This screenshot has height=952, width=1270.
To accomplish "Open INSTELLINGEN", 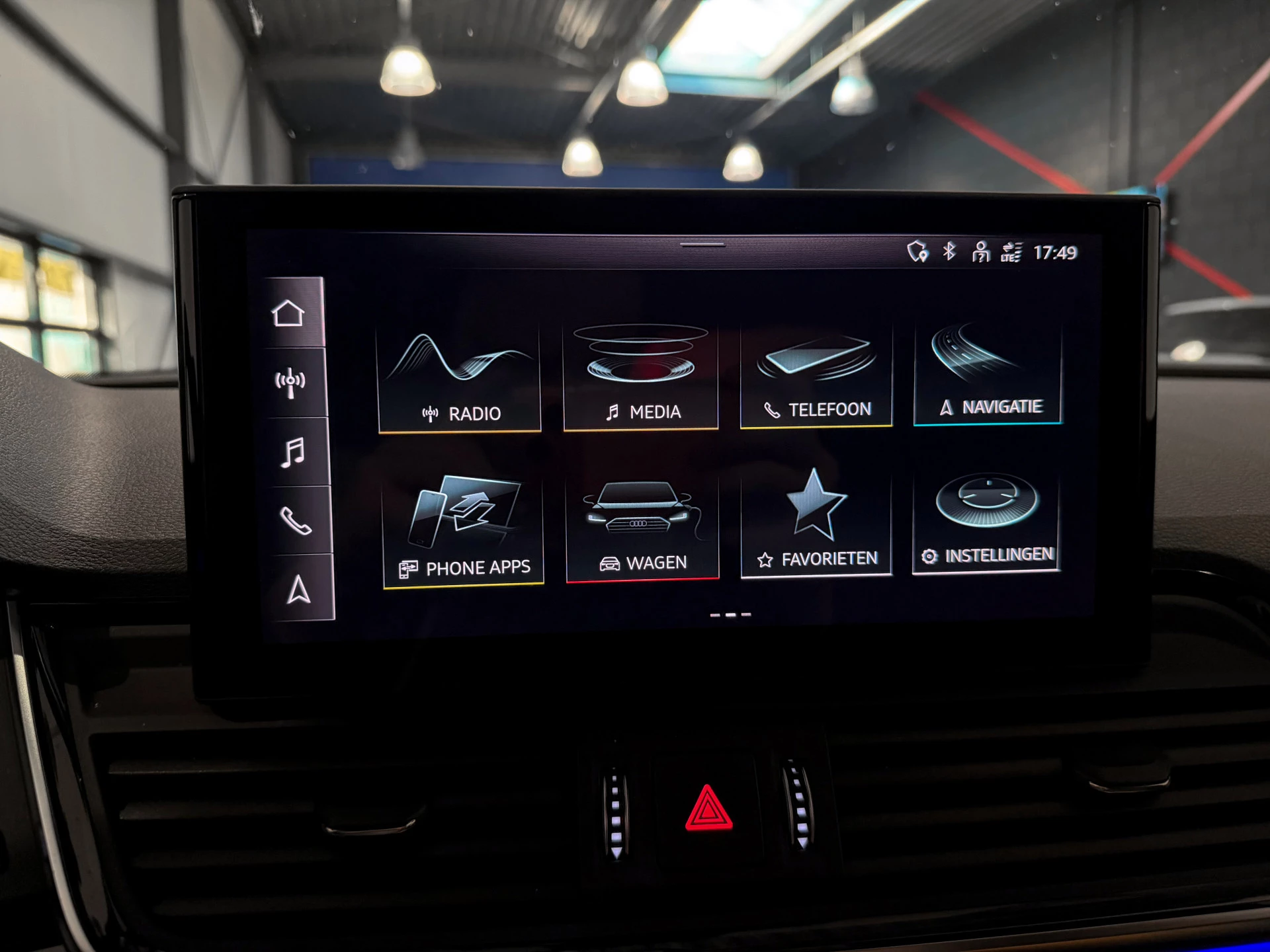I will coord(989,519).
